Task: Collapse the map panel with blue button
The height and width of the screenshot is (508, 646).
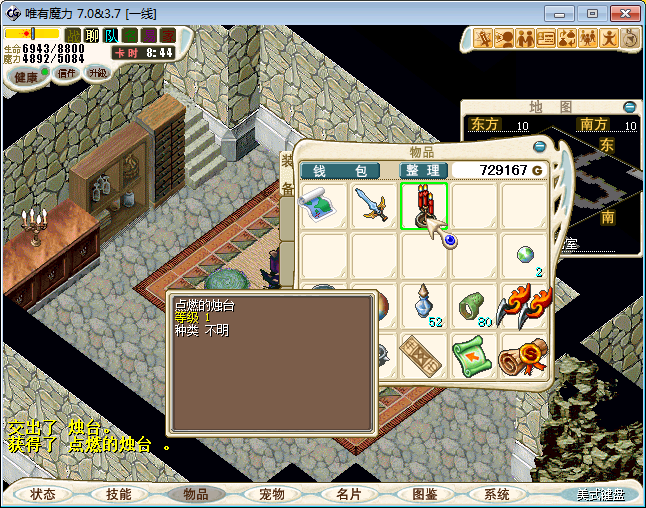Action: click(x=629, y=107)
